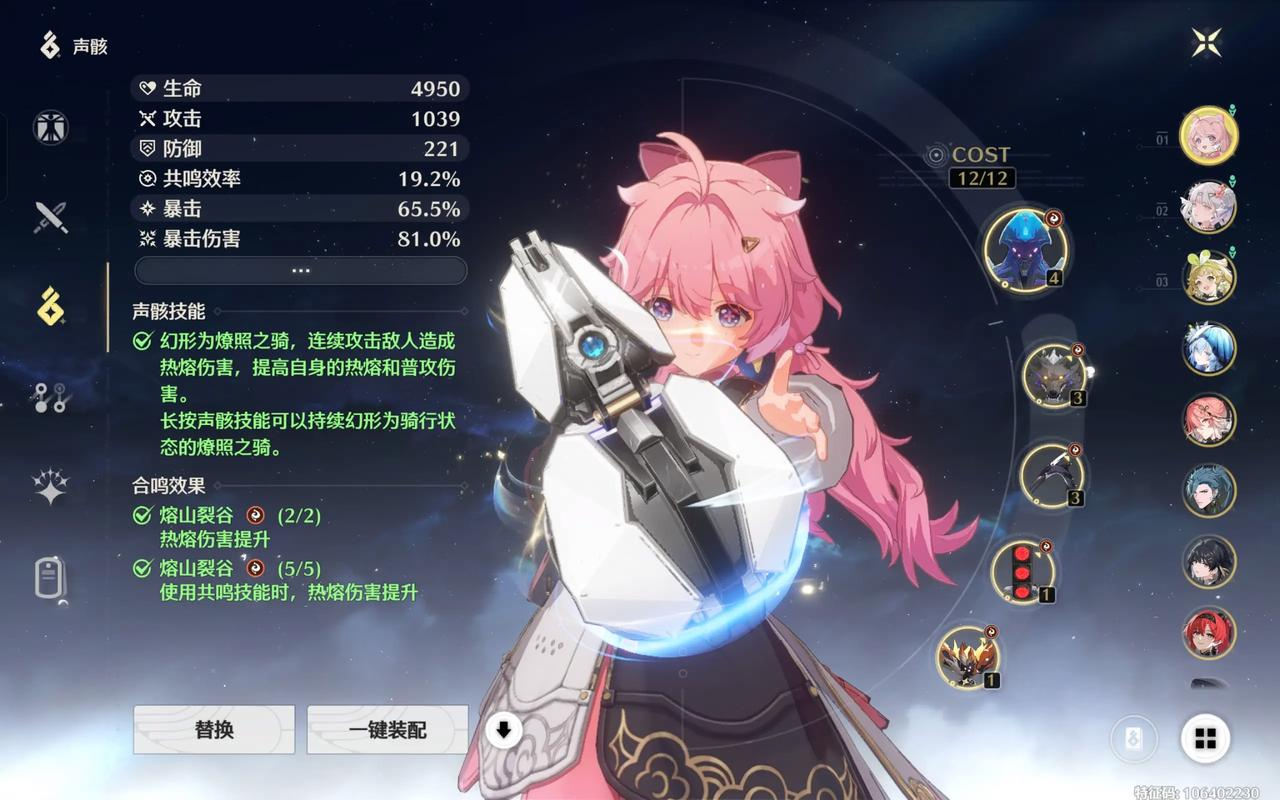Activate the 一键装配 one-click equip button
The image size is (1280, 800).
(387, 730)
